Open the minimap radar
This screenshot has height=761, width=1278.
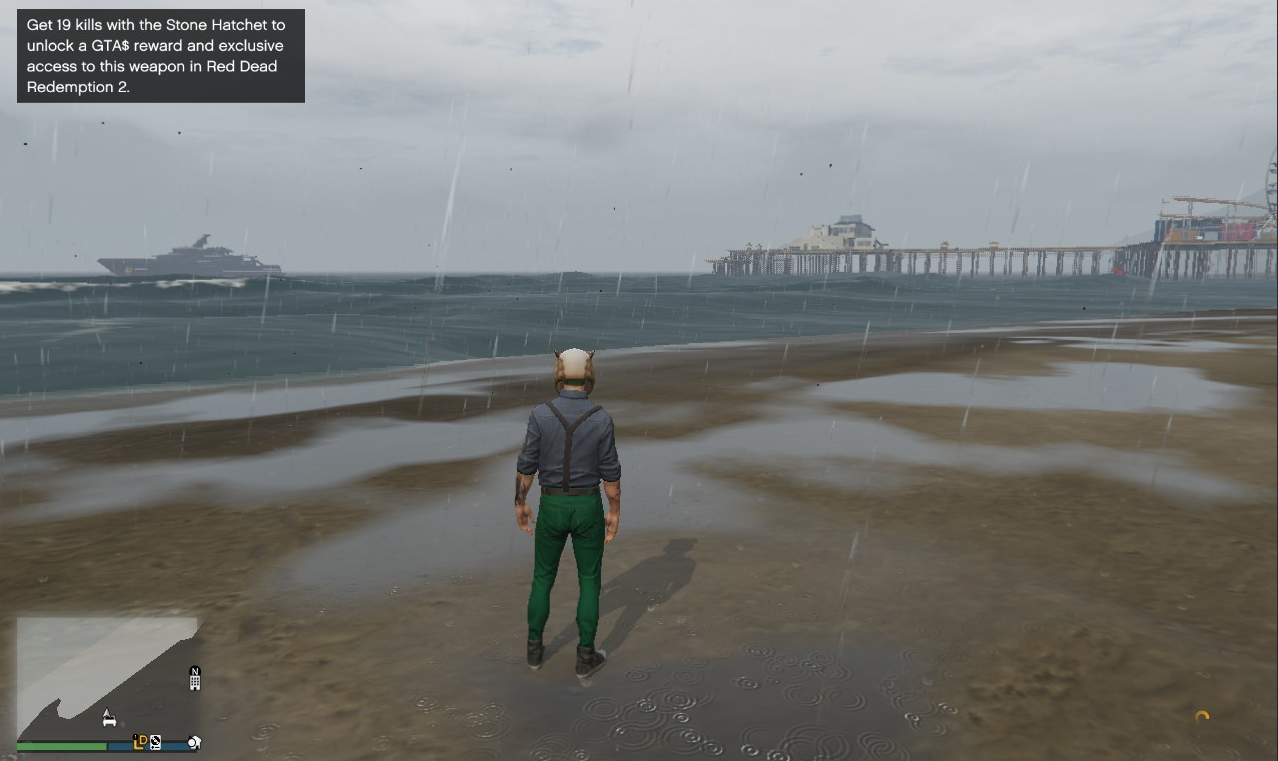107,680
